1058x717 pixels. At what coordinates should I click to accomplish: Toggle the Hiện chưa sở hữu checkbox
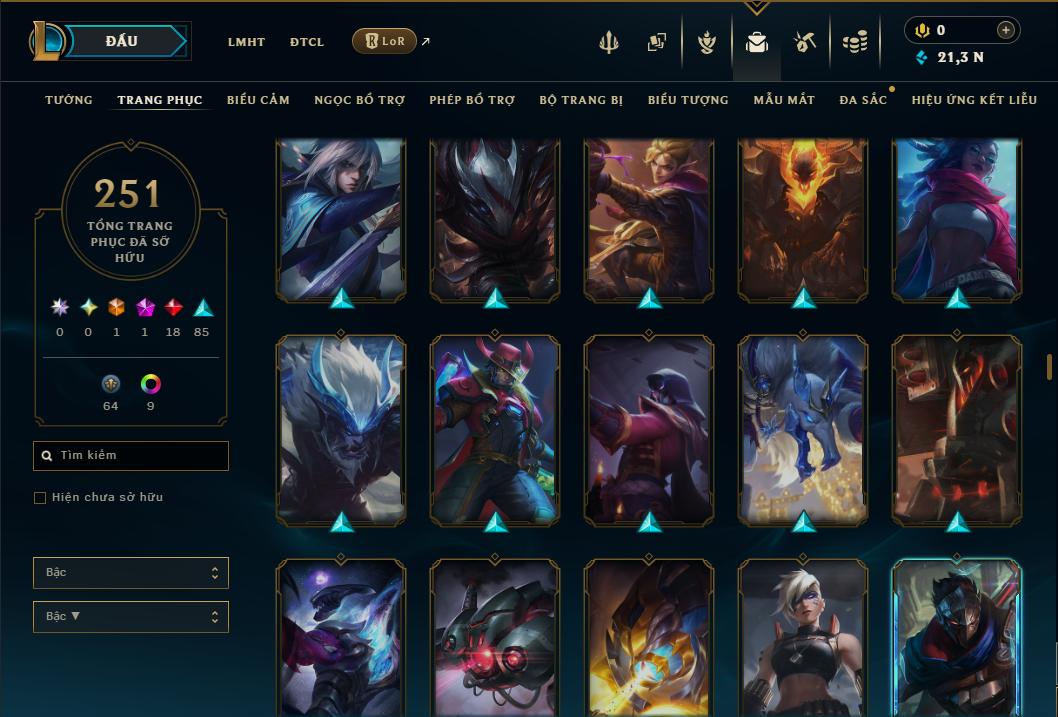coord(40,498)
